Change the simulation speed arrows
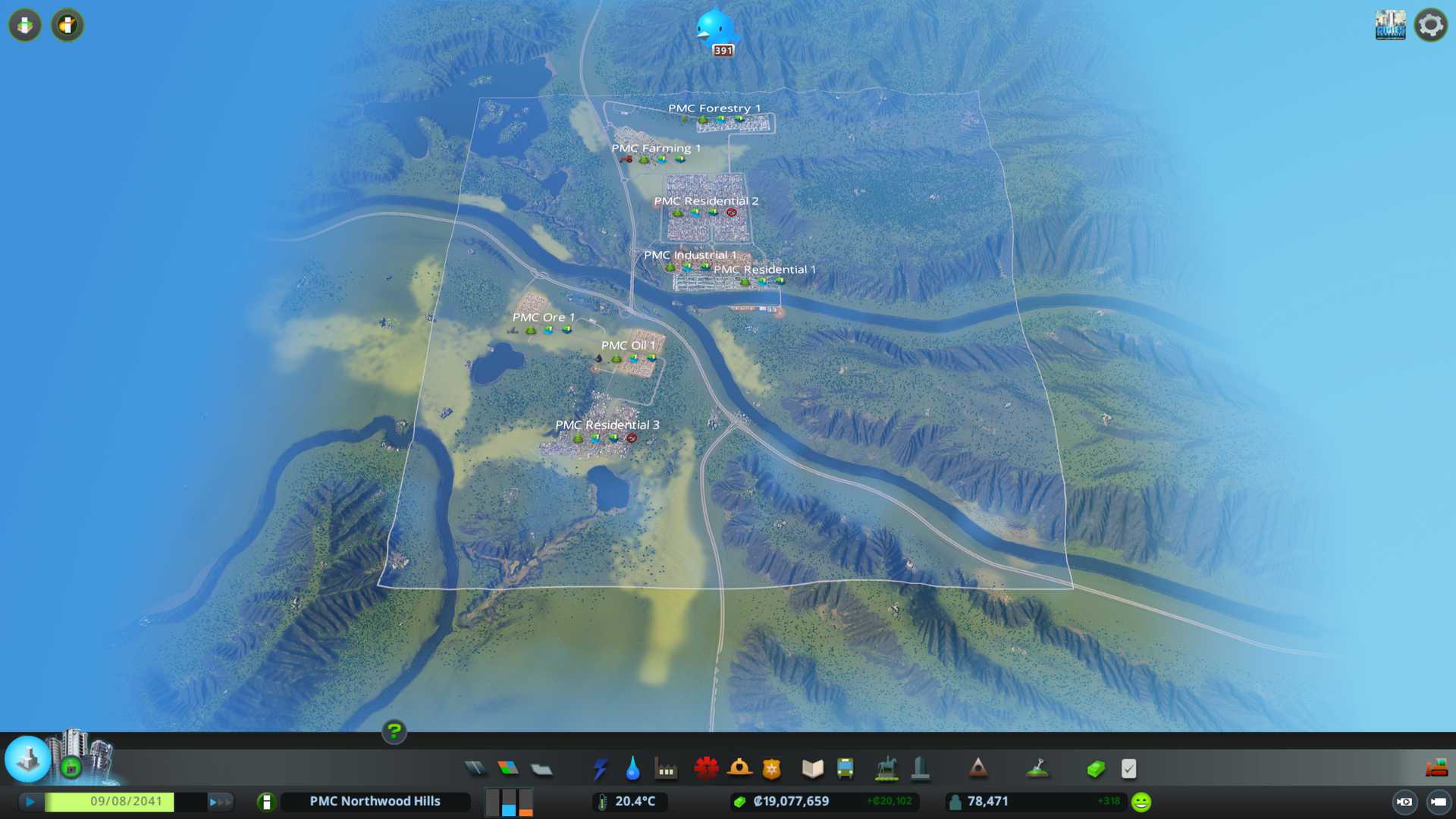This screenshot has width=1456, height=819. (x=220, y=802)
